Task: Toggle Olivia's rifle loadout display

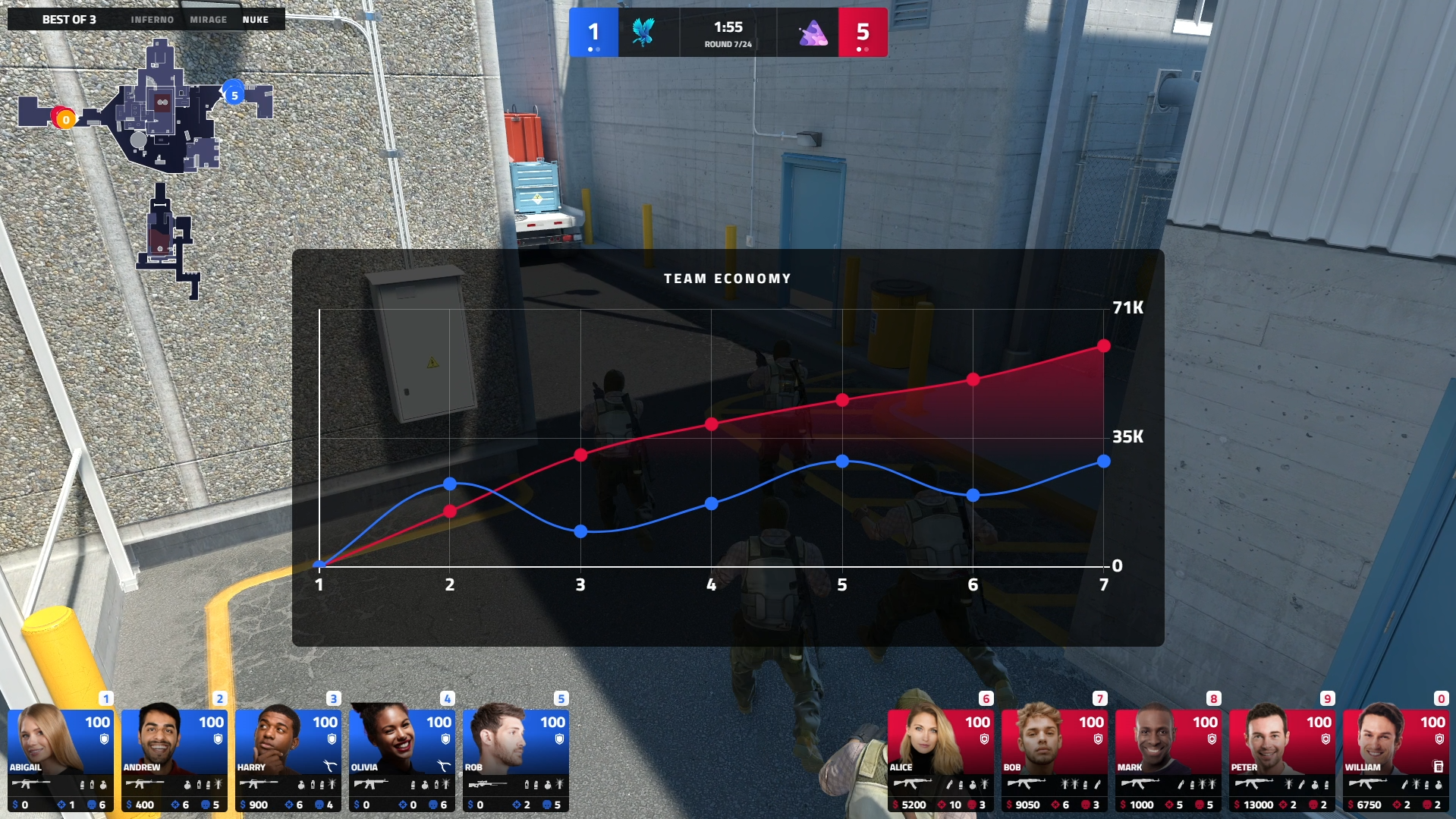Action: [370, 783]
